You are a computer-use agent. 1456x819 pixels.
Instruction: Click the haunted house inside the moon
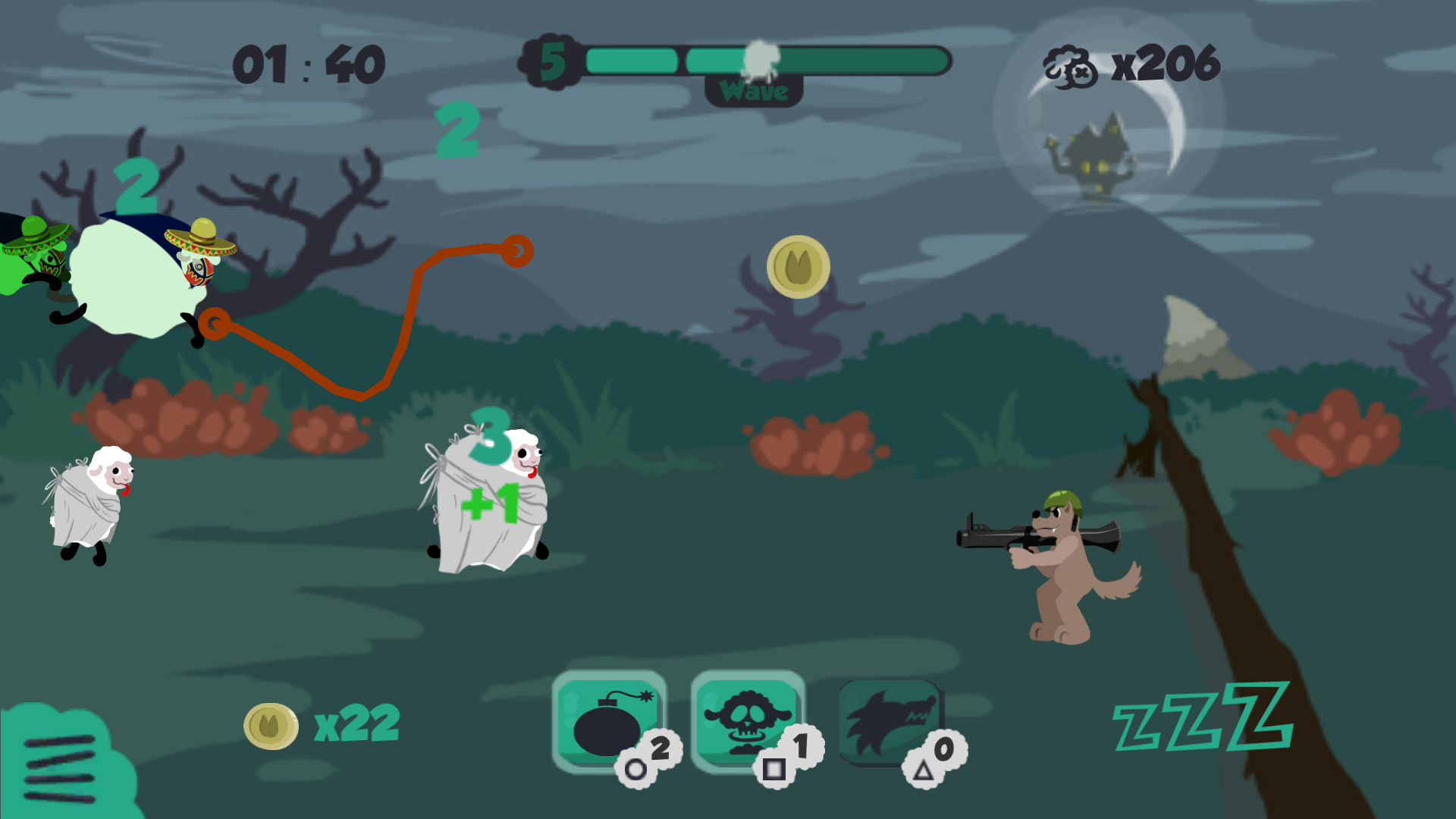point(1096,152)
